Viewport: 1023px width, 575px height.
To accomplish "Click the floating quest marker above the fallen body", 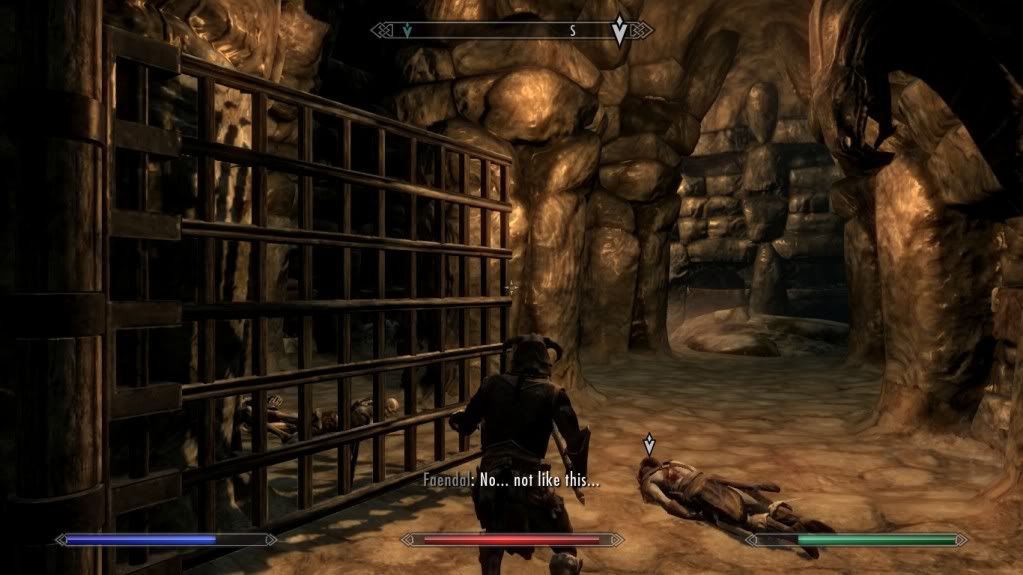I will coord(650,443).
